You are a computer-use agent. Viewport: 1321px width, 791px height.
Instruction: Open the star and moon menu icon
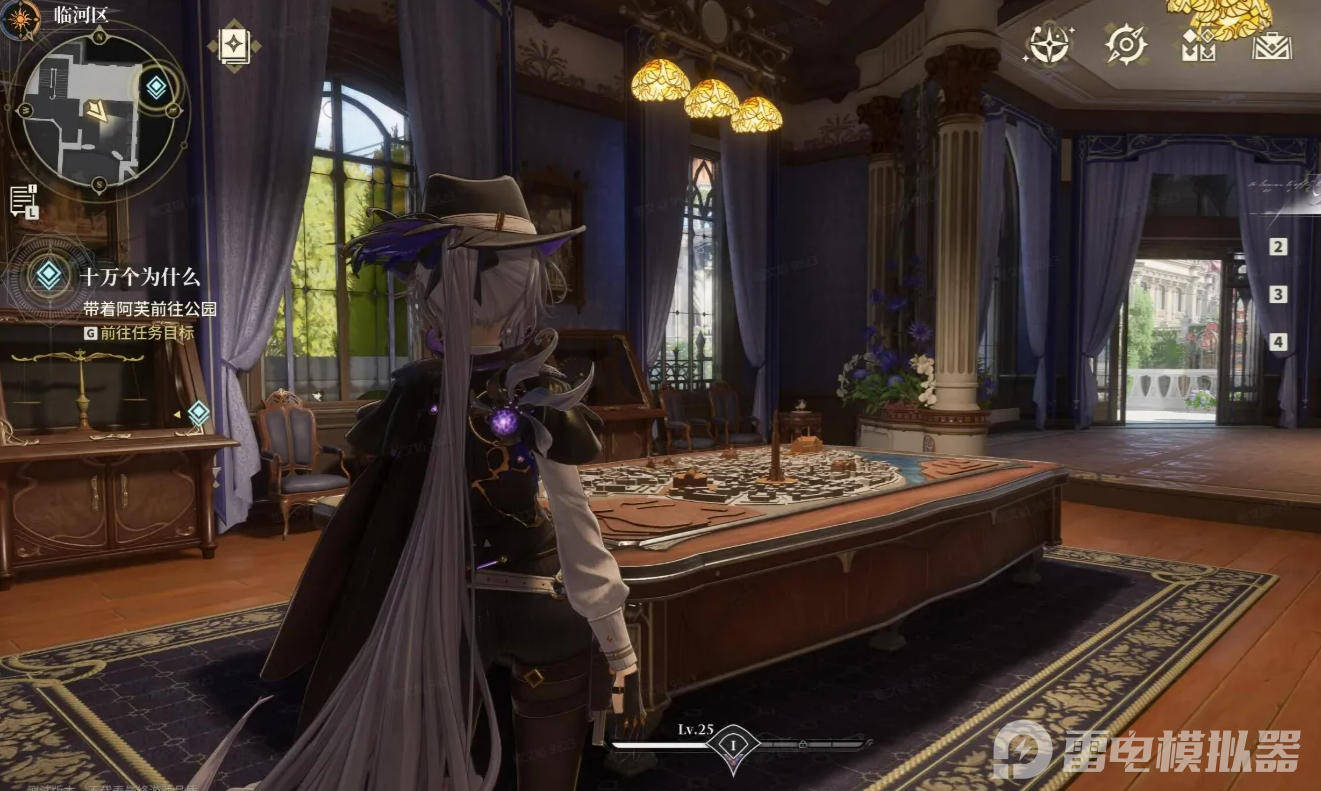[x=1050, y=45]
